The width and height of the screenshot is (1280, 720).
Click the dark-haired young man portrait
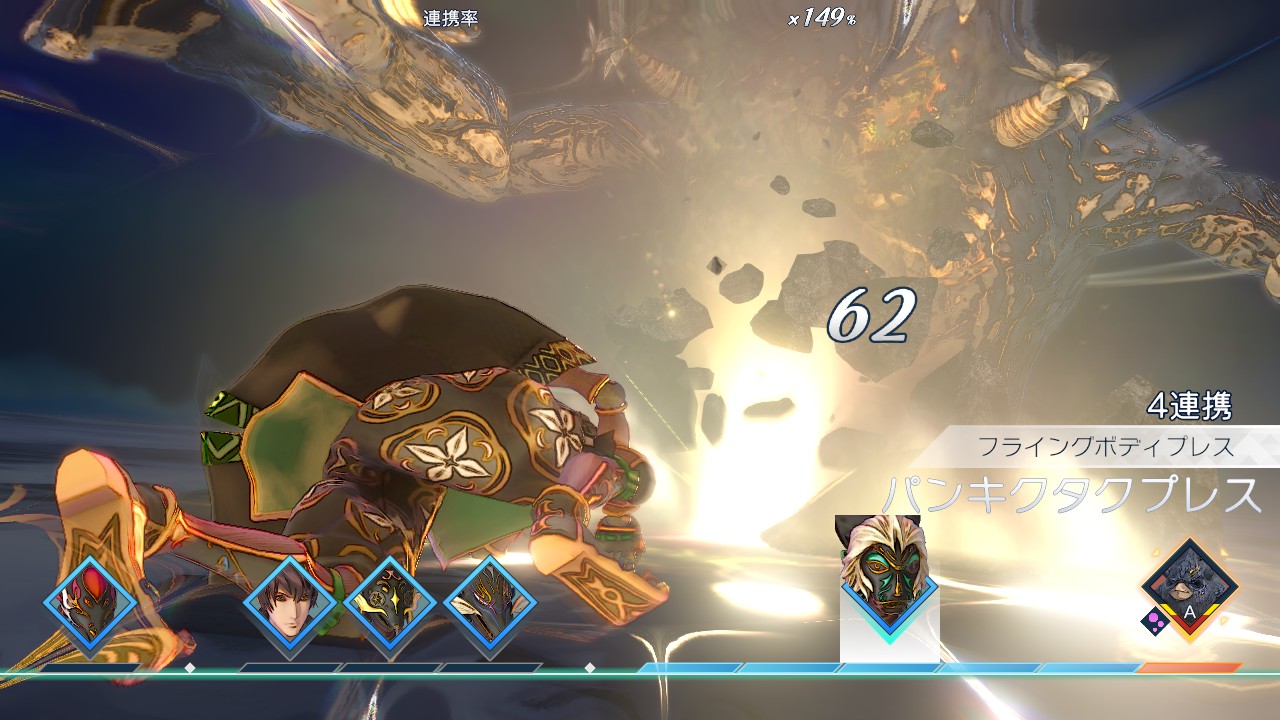click(290, 603)
